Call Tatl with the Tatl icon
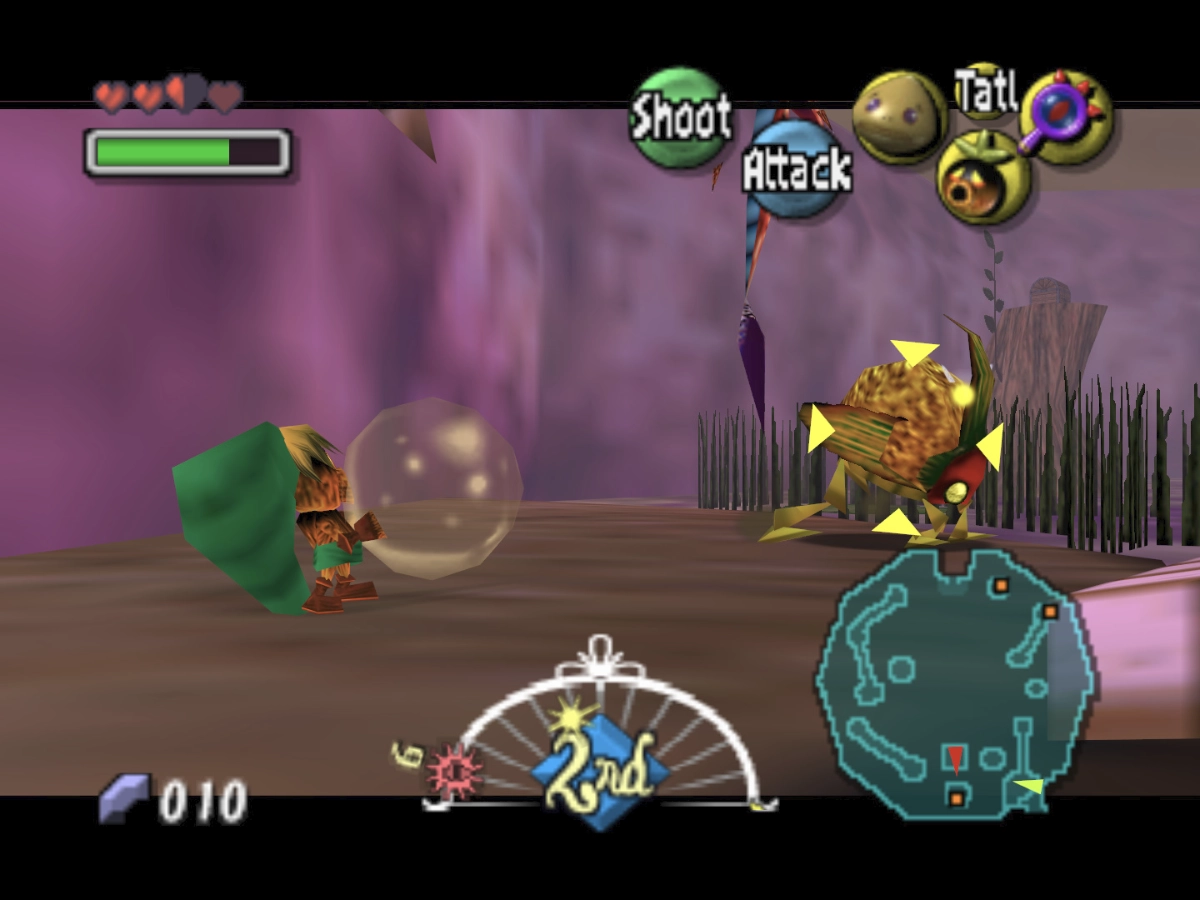 coord(985,91)
